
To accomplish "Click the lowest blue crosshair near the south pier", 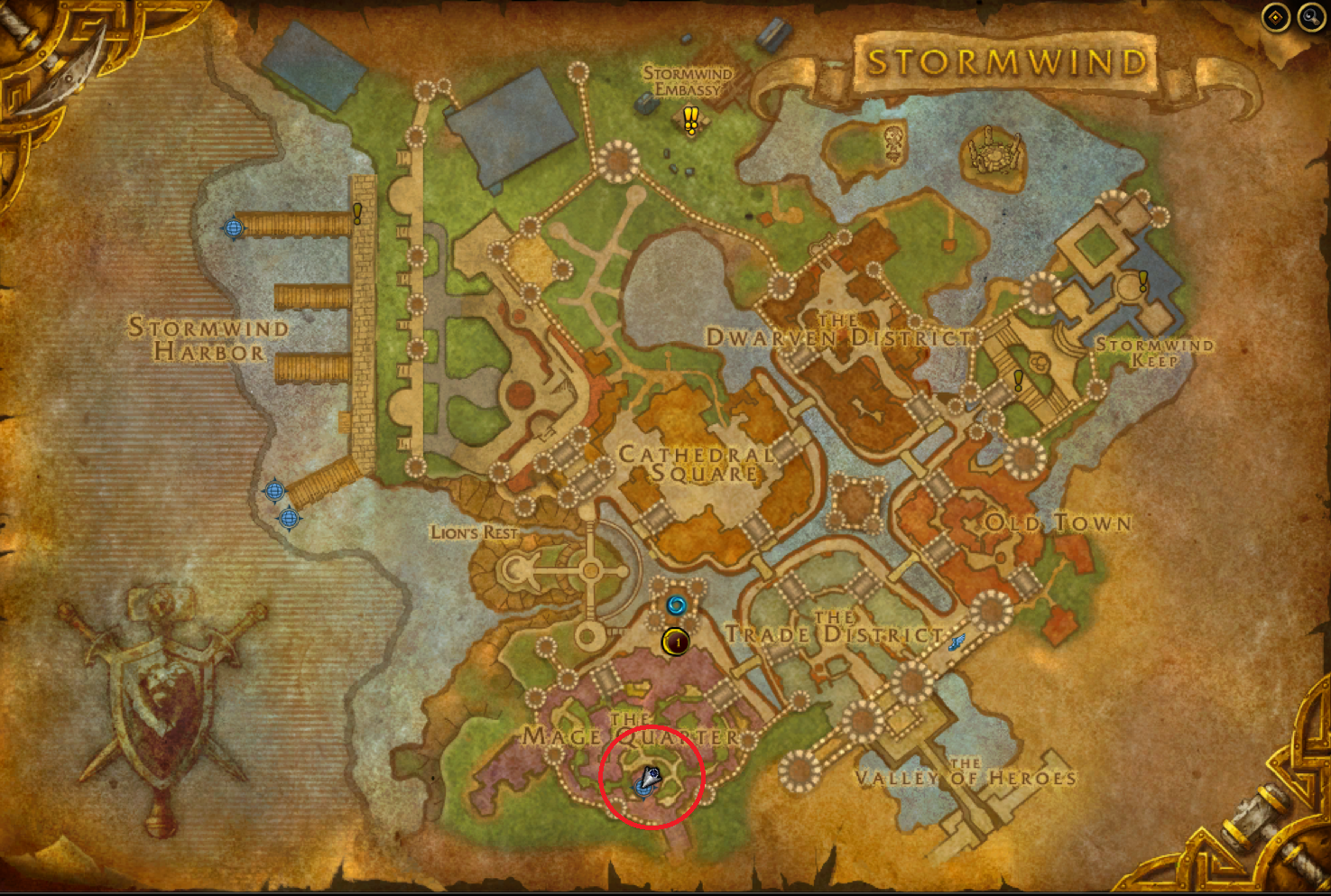I will pyautogui.click(x=287, y=519).
